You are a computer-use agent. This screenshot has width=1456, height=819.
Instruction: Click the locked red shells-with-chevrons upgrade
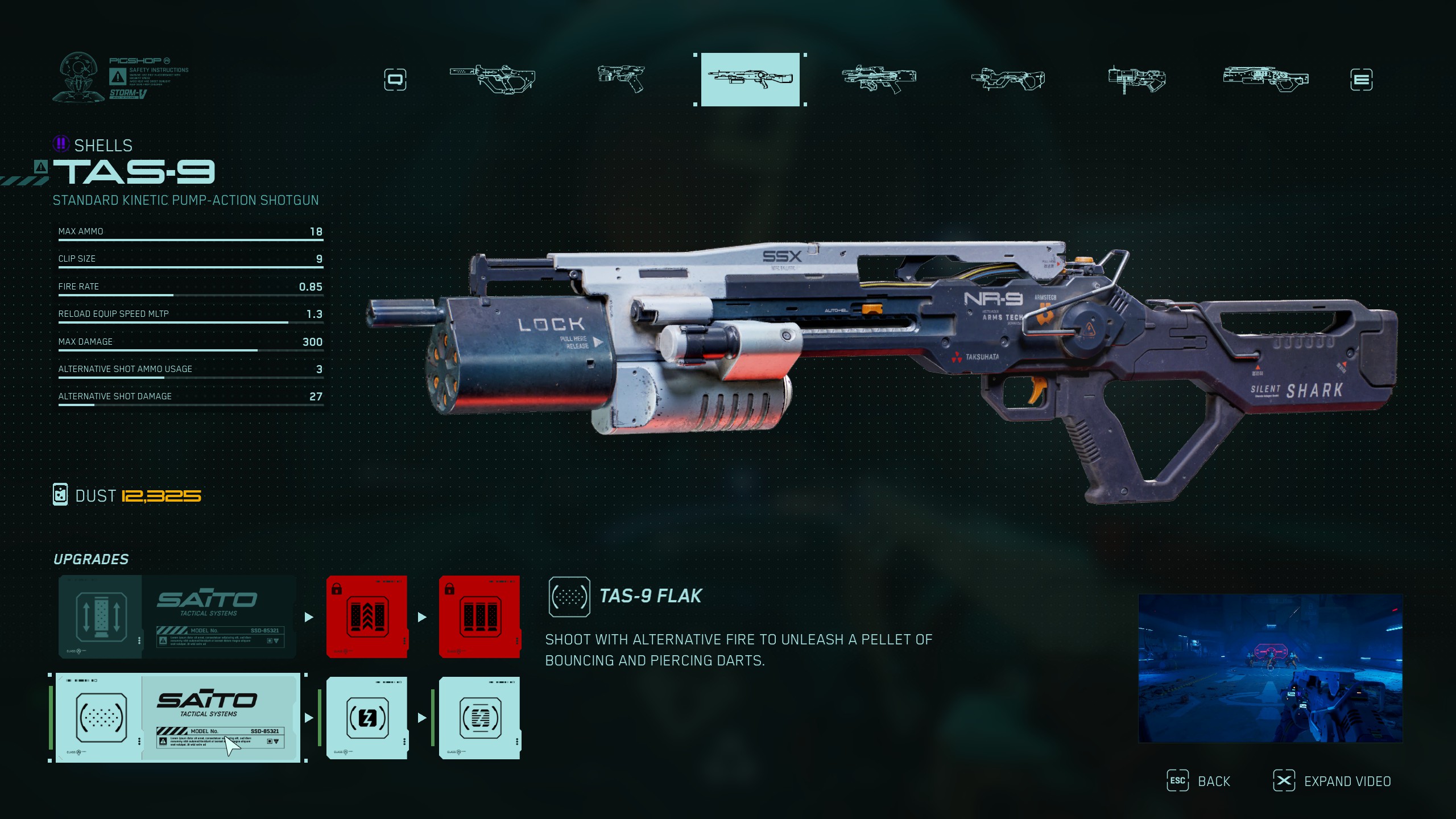(x=367, y=617)
